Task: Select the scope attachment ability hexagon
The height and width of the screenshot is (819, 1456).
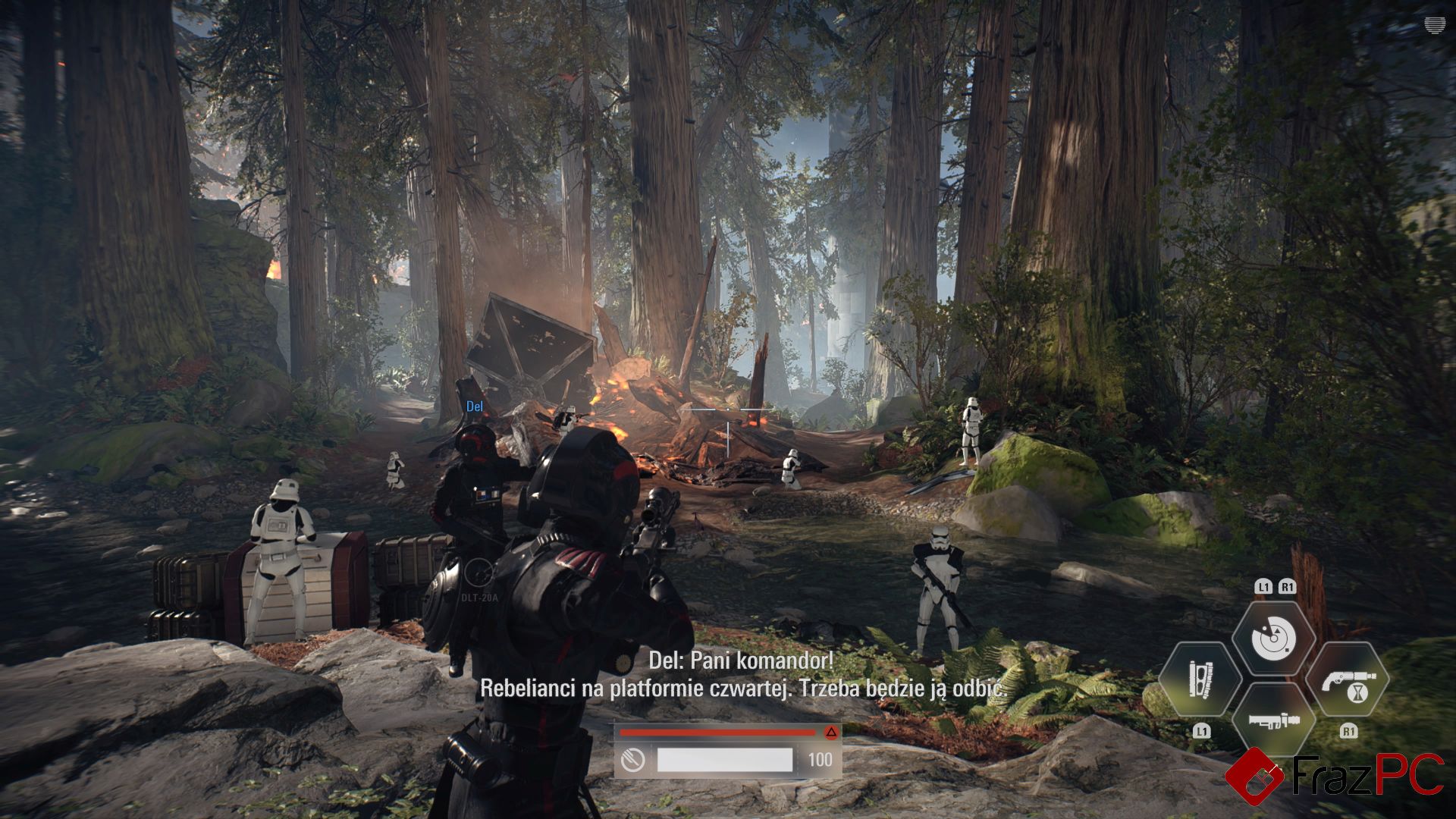Action: (1200, 679)
